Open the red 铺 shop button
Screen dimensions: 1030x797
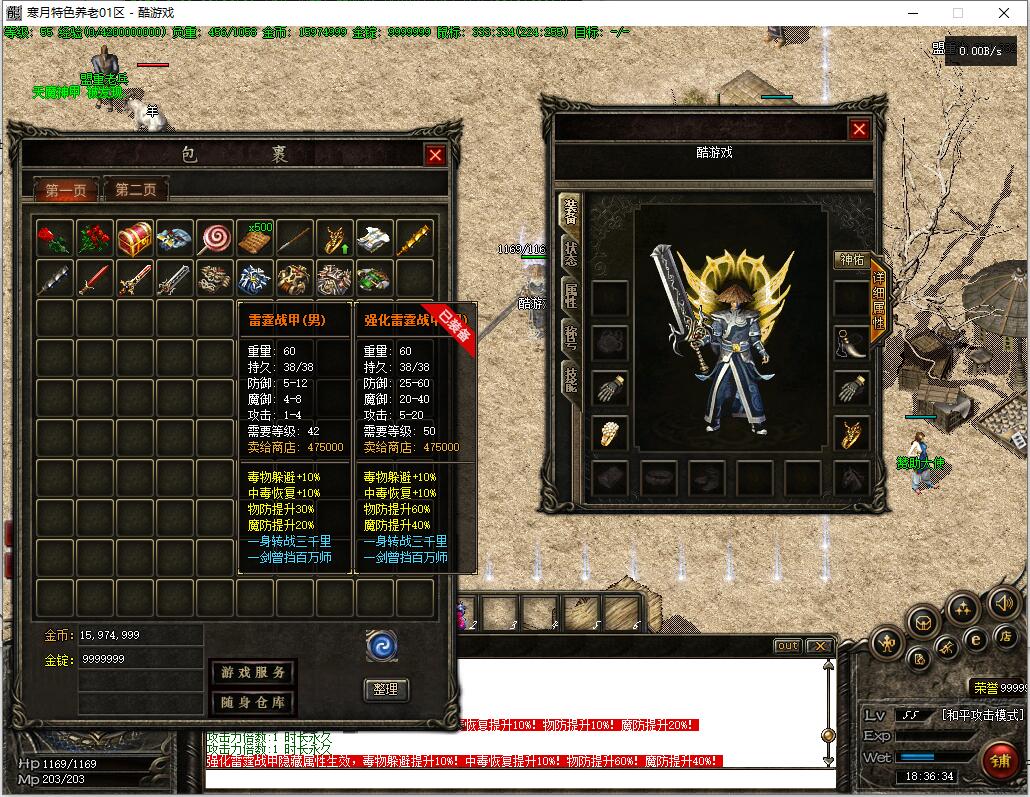pos(1001,762)
